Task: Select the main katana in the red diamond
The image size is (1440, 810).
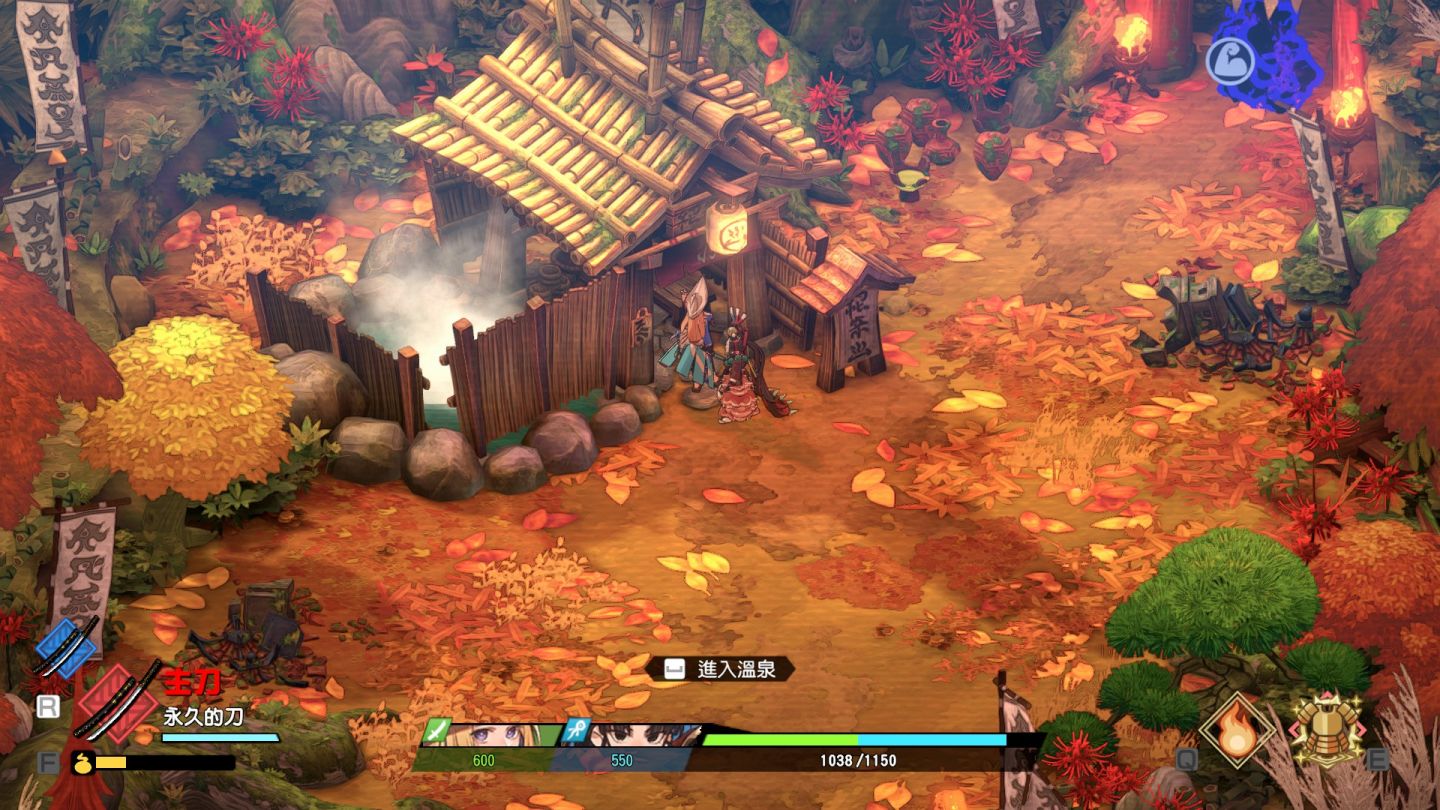Action: 117,702
